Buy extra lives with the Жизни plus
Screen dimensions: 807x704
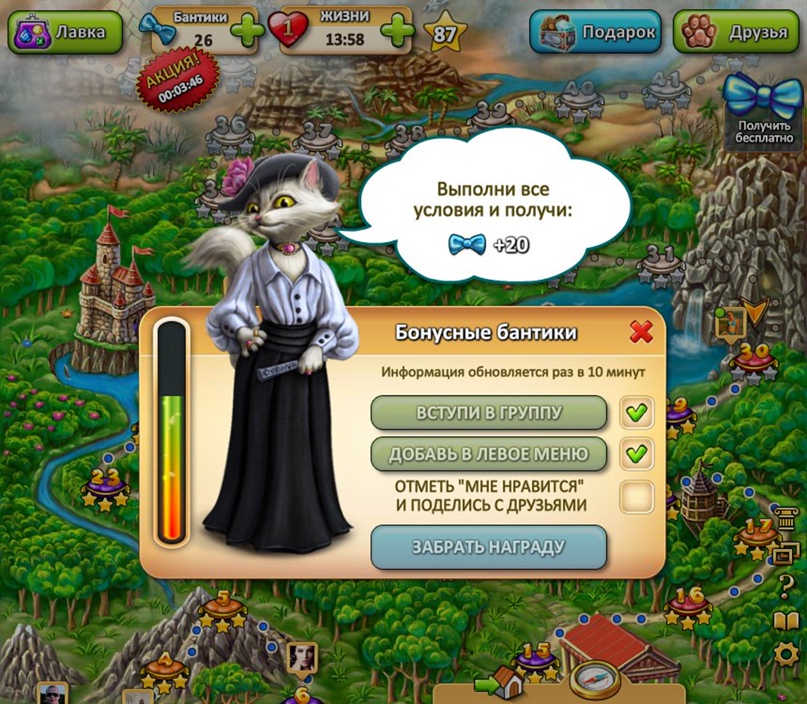tap(397, 32)
